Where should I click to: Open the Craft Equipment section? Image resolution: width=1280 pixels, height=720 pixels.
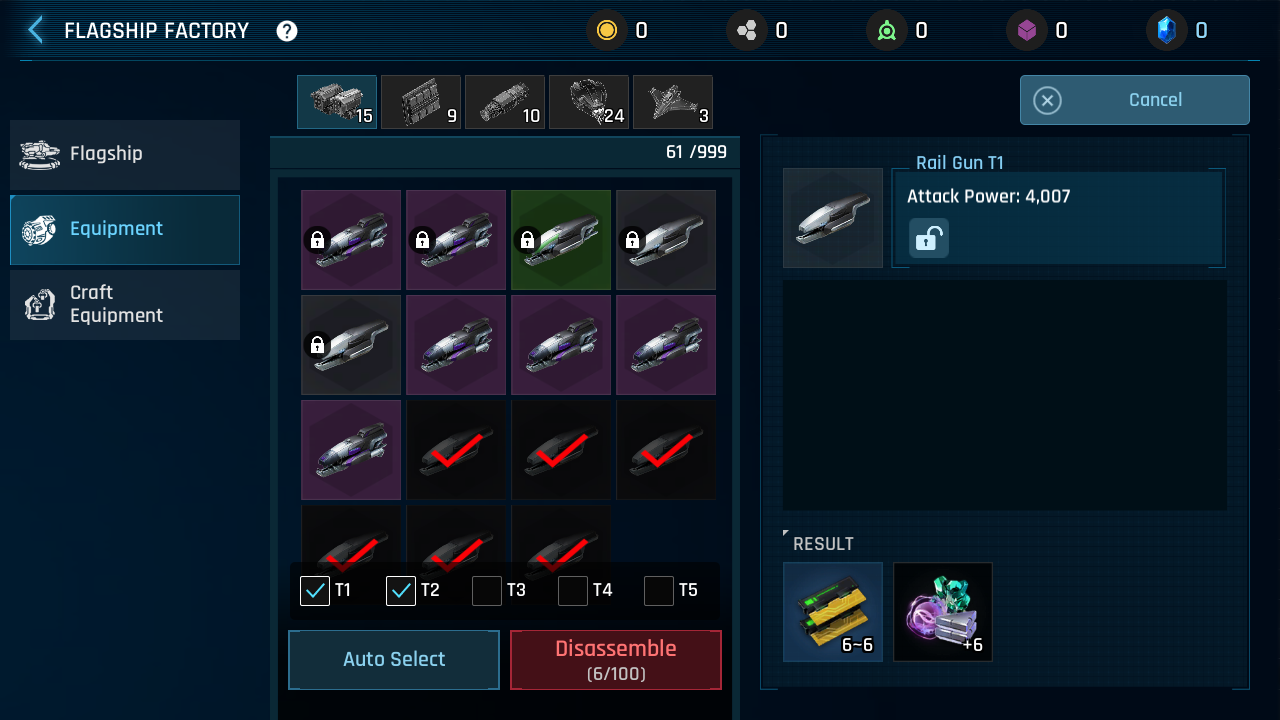click(125, 305)
